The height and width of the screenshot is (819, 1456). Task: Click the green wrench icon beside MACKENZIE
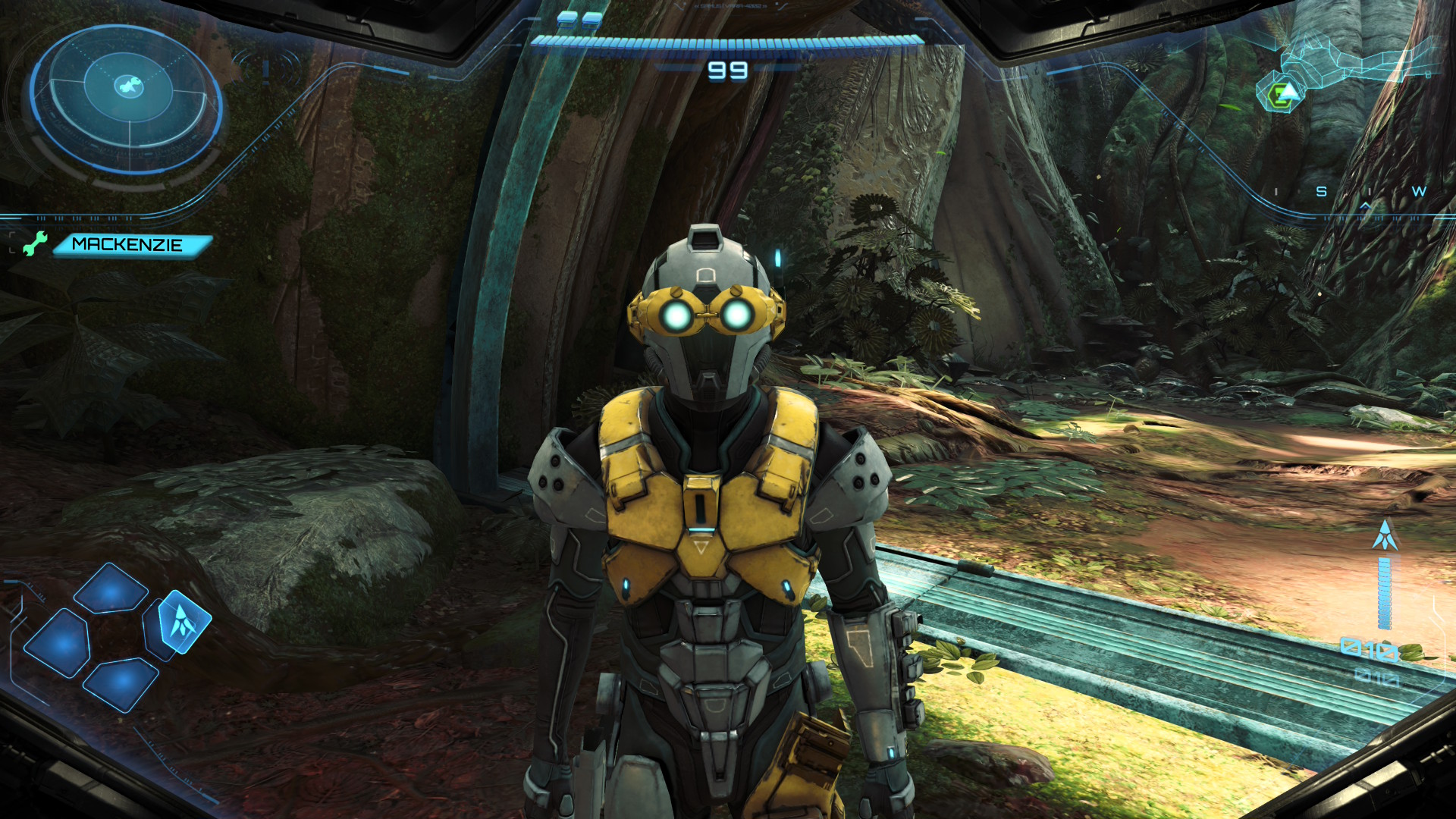(x=34, y=243)
